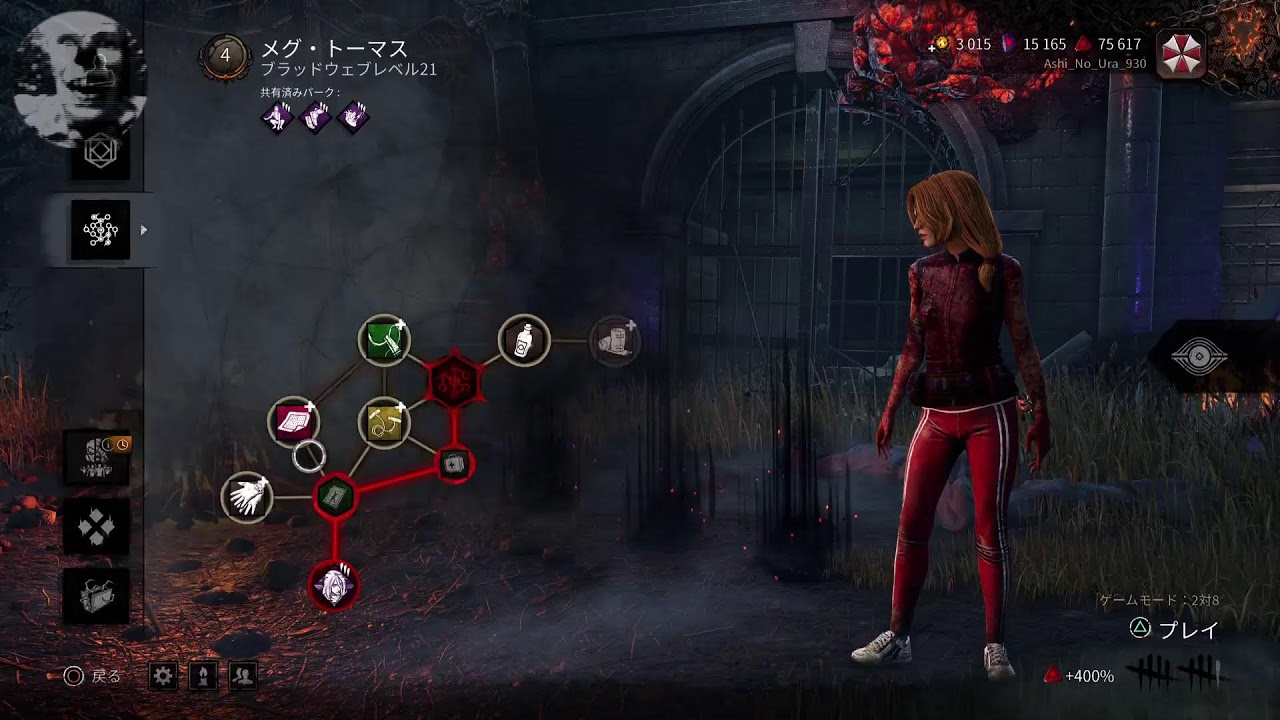Image resolution: width=1280 pixels, height=720 pixels.
Task: Open the player profile umbrella avatar
Action: coord(1180,53)
